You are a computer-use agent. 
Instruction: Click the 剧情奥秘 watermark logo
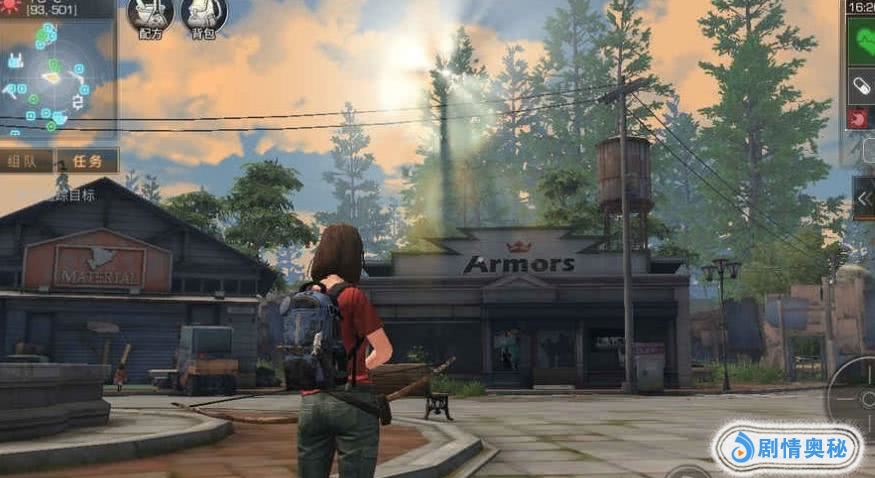point(787,449)
